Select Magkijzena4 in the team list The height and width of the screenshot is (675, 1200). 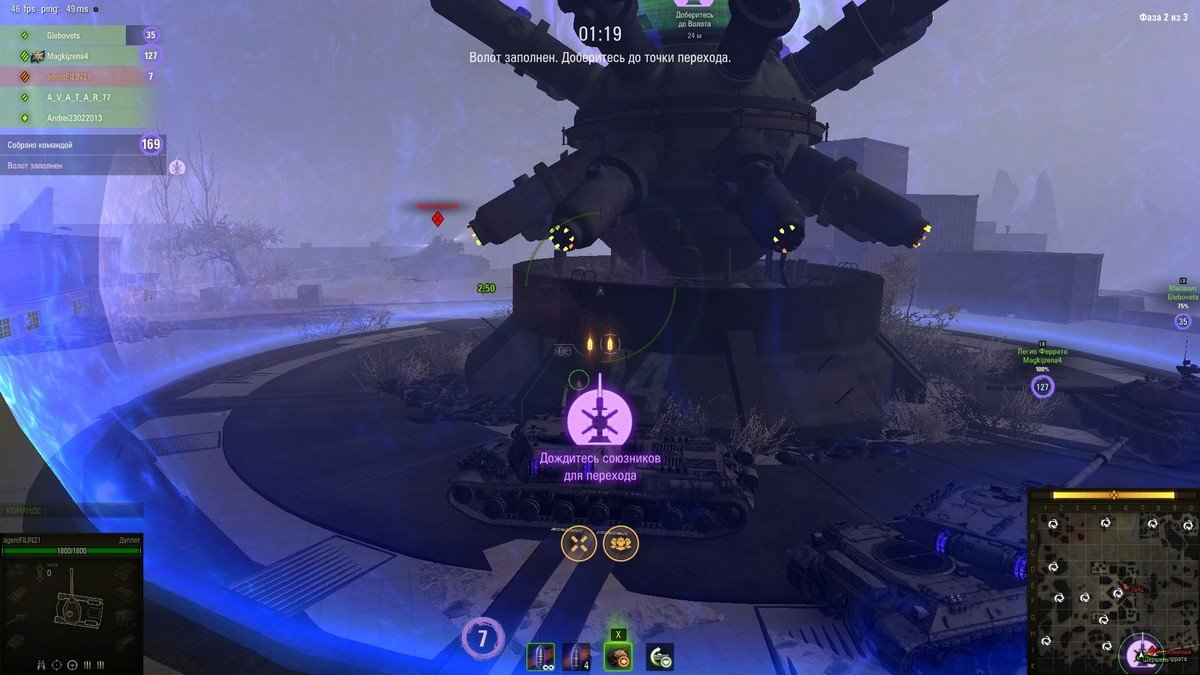(x=68, y=56)
